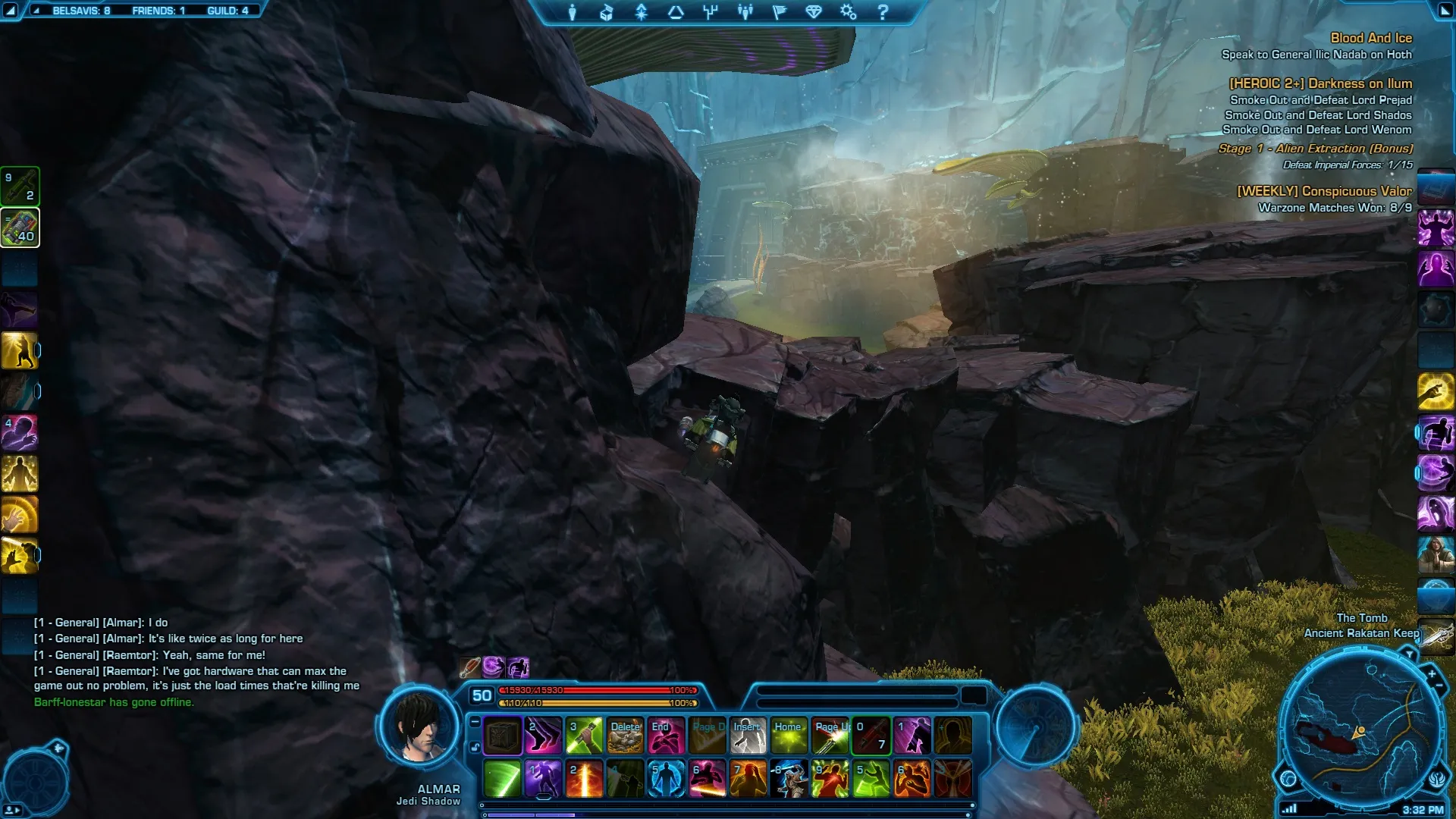Select the Heroic 2+ Darkness on Ilum quest

pos(1320,83)
